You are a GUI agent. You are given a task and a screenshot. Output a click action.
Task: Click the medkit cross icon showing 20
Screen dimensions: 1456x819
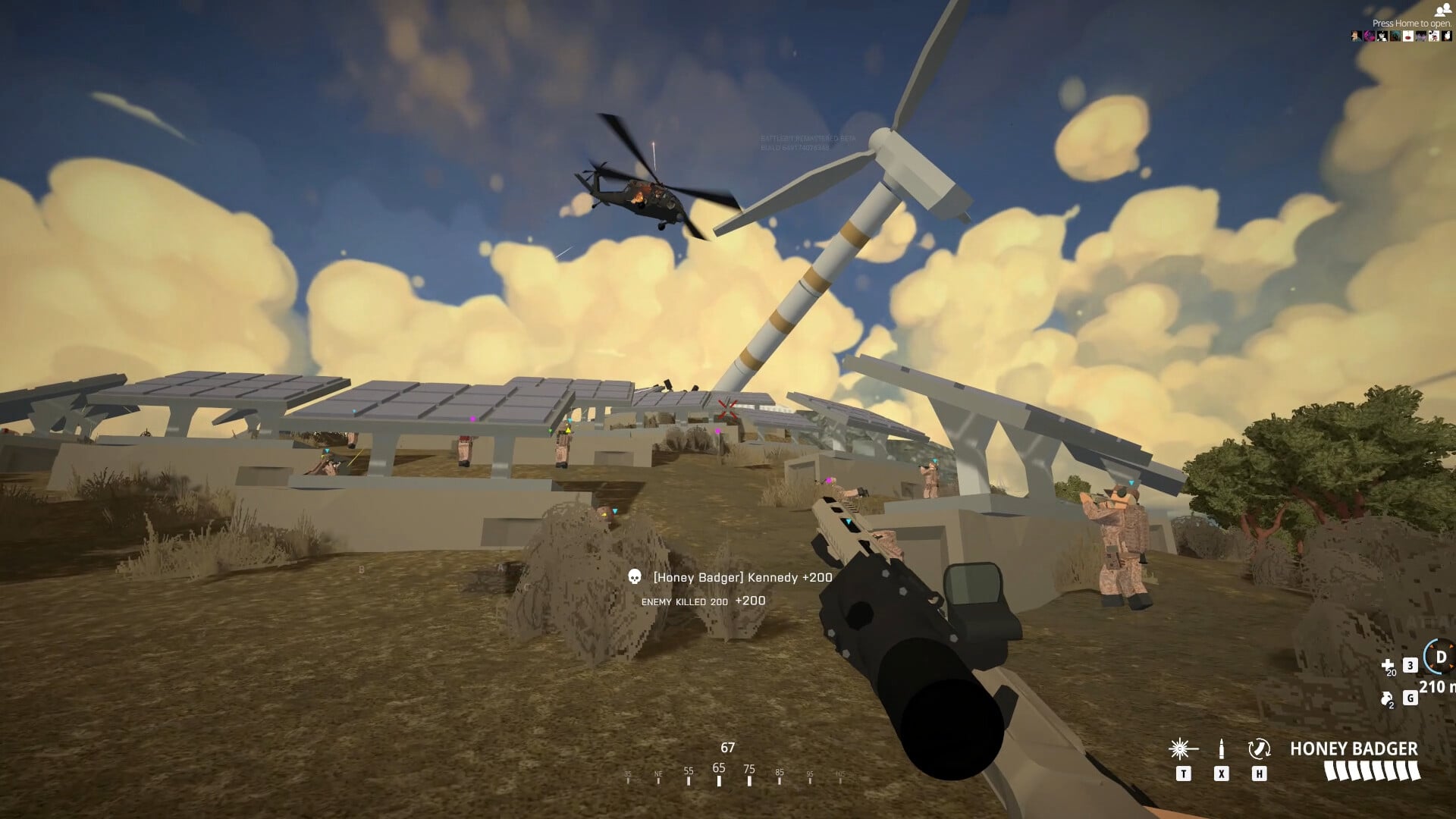[x=1388, y=666]
